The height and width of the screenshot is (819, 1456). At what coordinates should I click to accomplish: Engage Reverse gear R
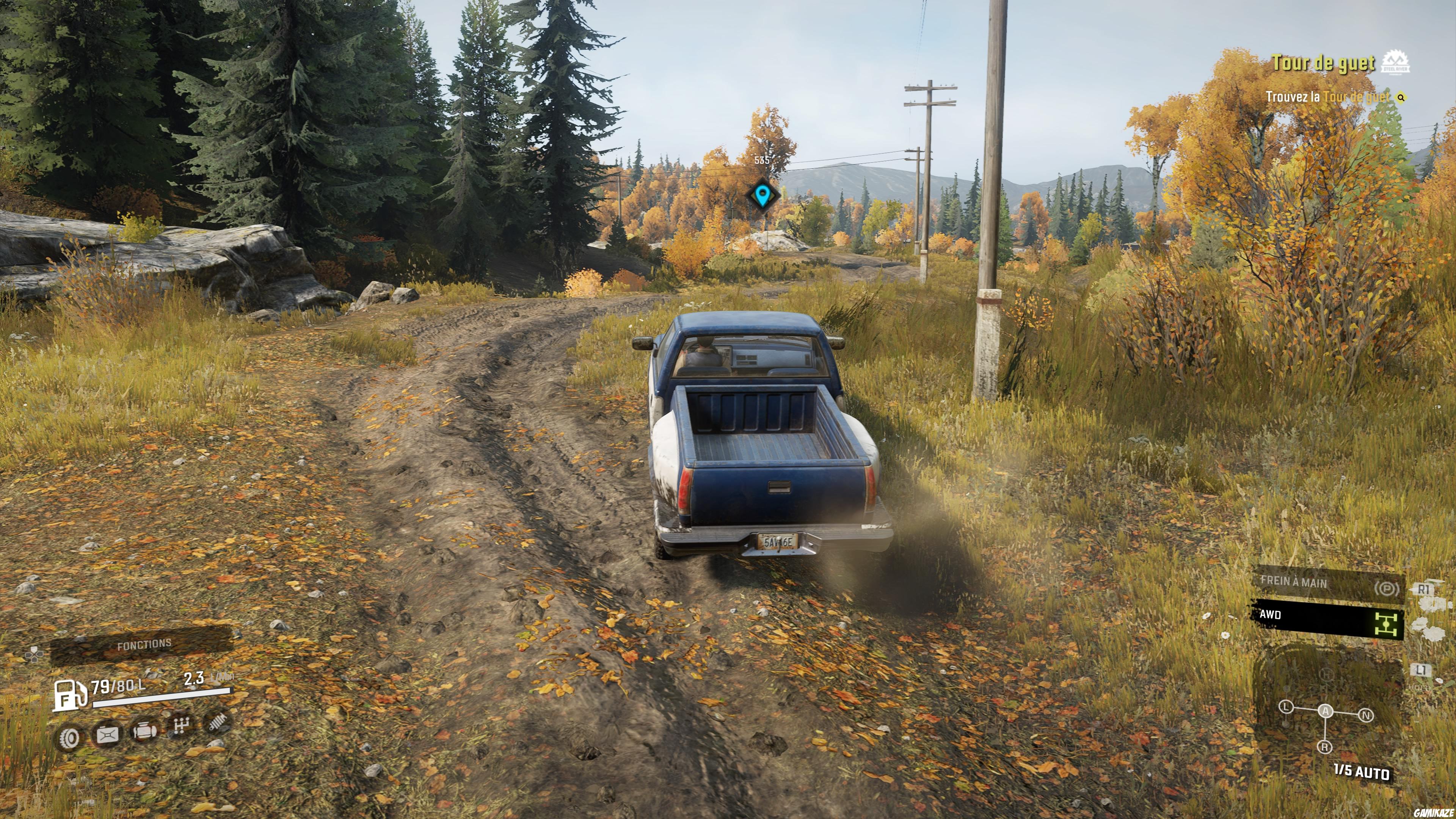[1324, 747]
